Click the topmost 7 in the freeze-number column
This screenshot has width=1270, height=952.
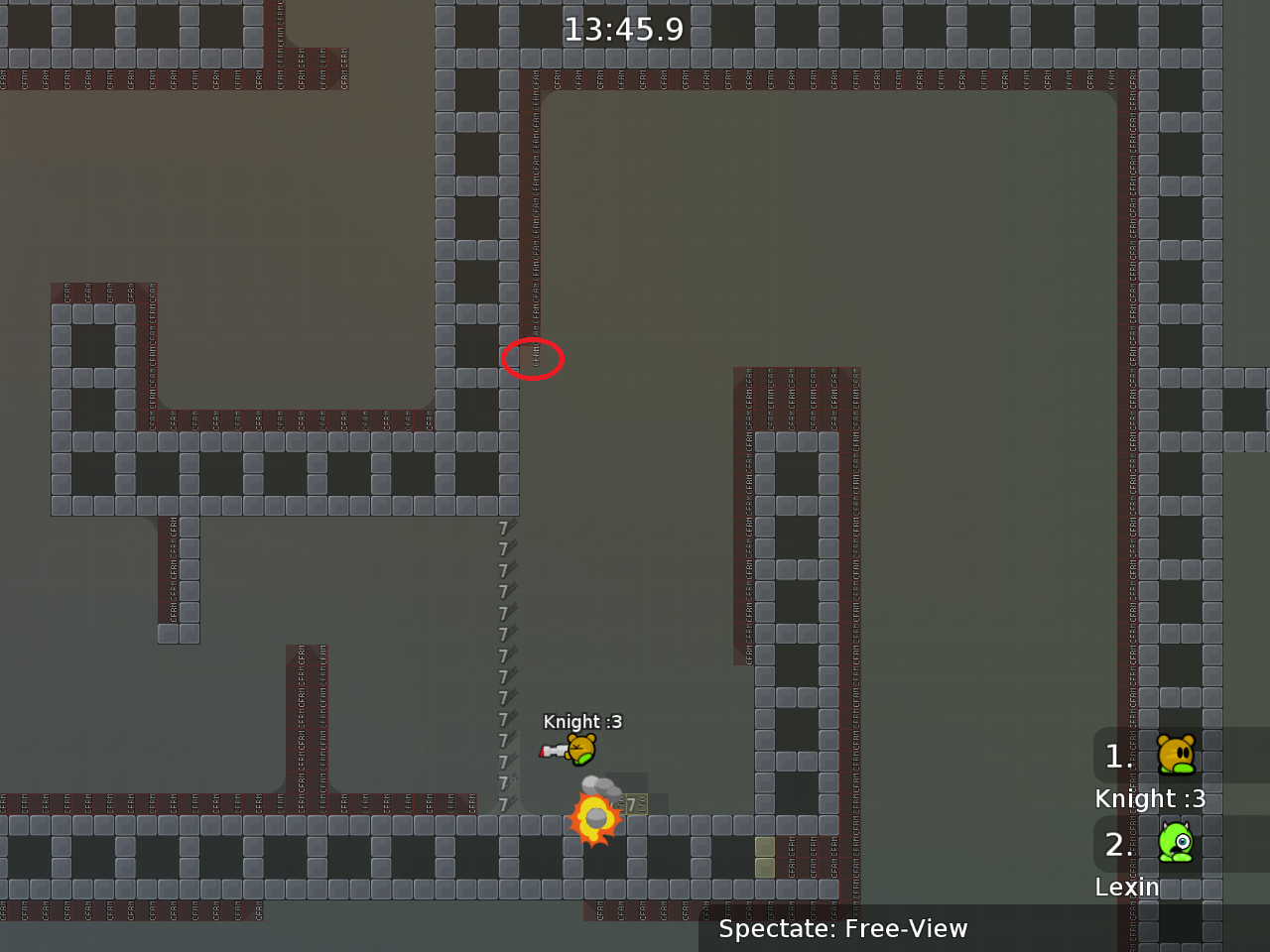[x=503, y=527]
